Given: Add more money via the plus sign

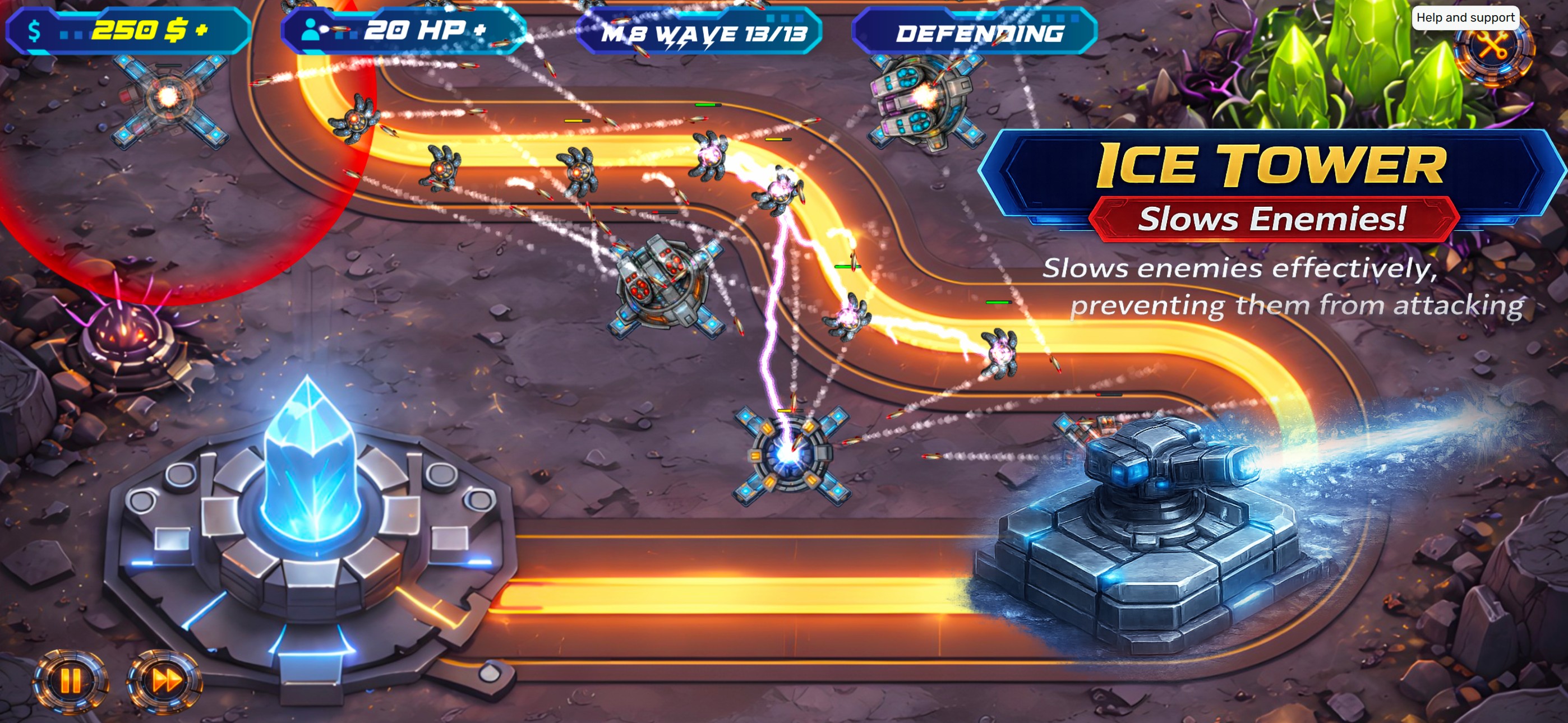Looking at the screenshot, I should [x=201, y=30].
